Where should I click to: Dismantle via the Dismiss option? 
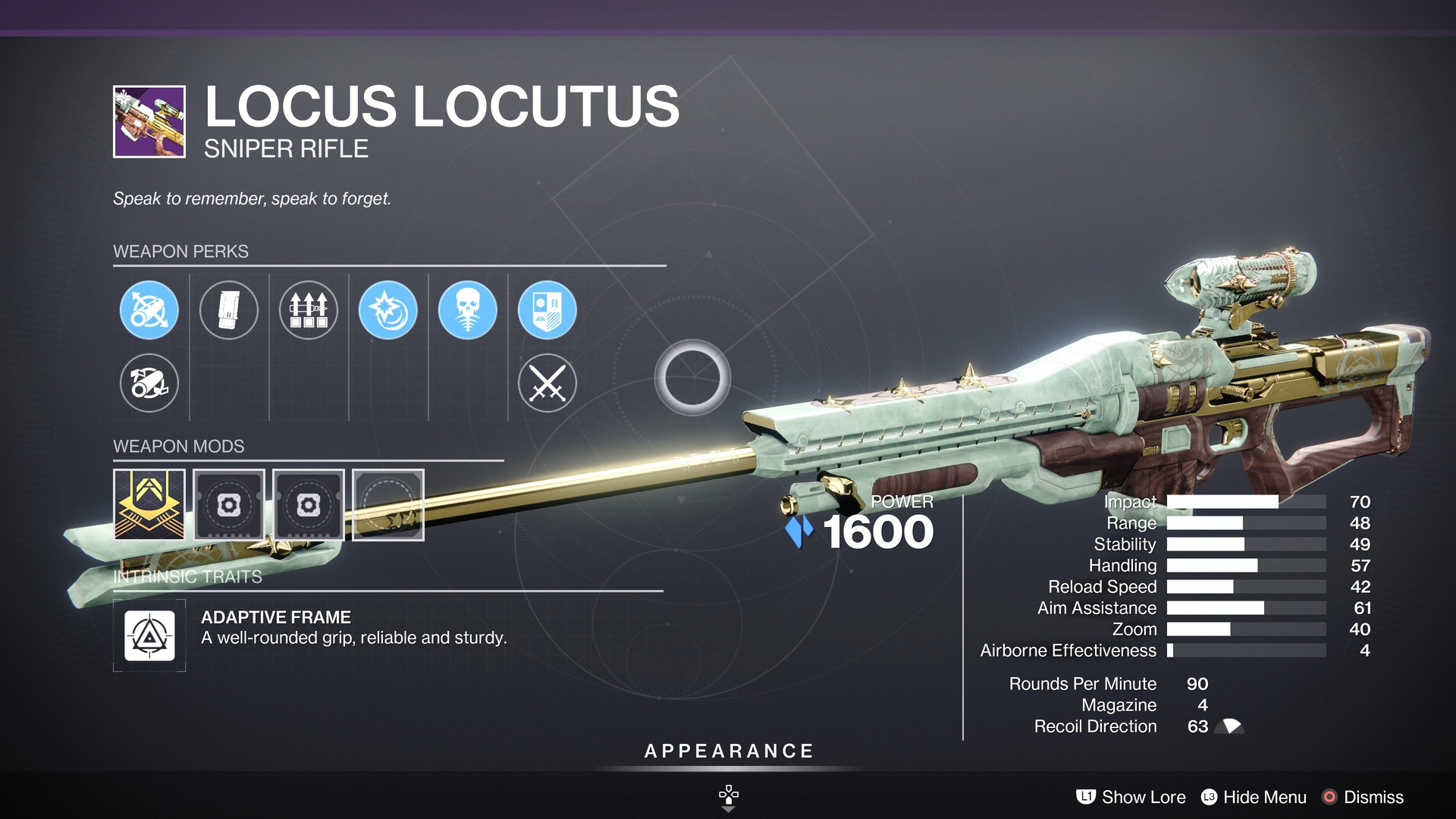(1373, 797)
